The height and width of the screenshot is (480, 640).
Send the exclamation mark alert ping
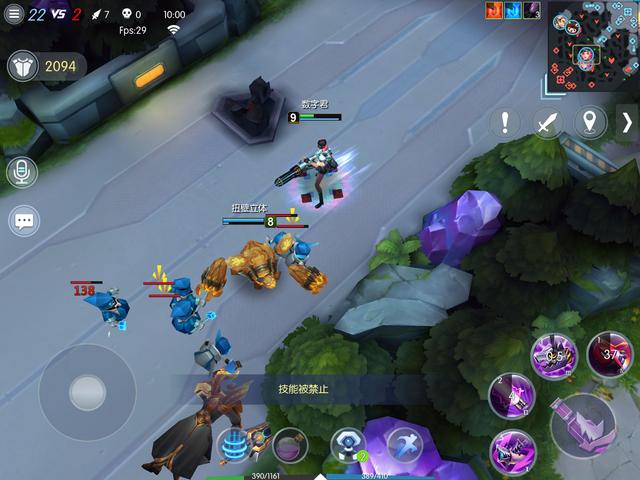(506, 123)
